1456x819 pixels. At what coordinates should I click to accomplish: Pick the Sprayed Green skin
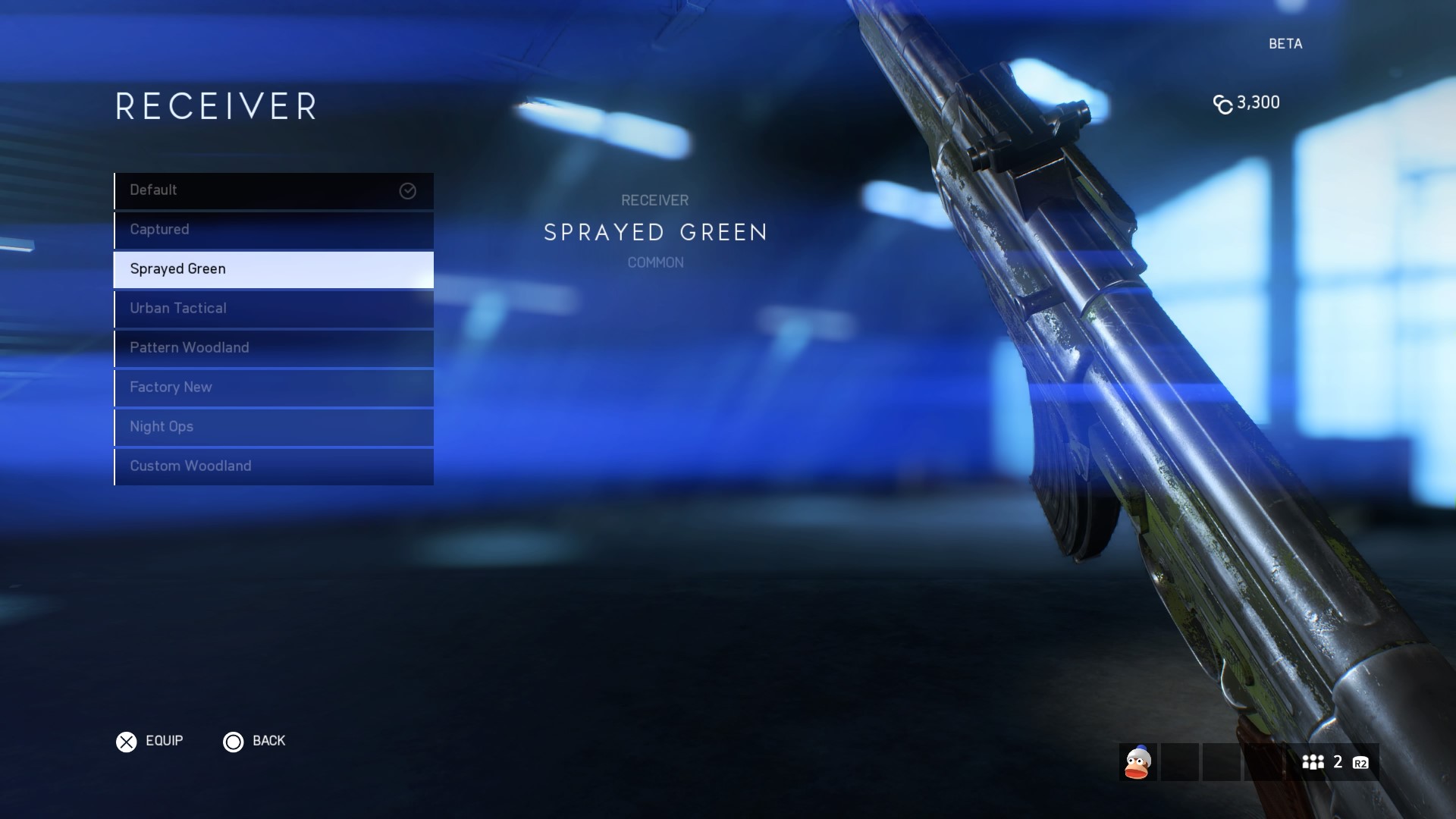273,269
